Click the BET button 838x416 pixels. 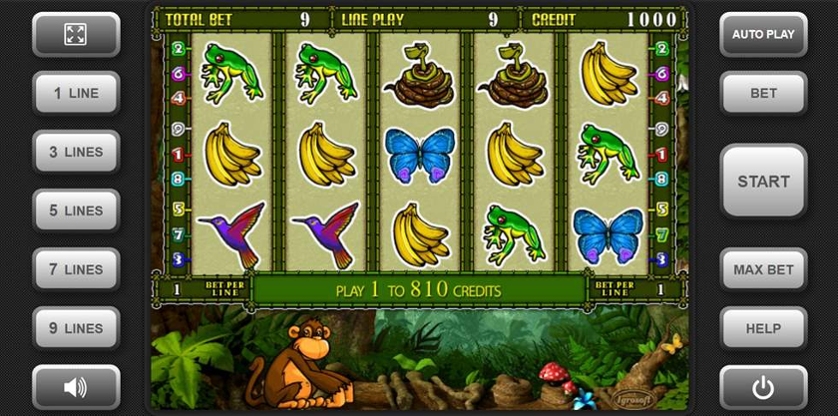[x=763, y=93]
